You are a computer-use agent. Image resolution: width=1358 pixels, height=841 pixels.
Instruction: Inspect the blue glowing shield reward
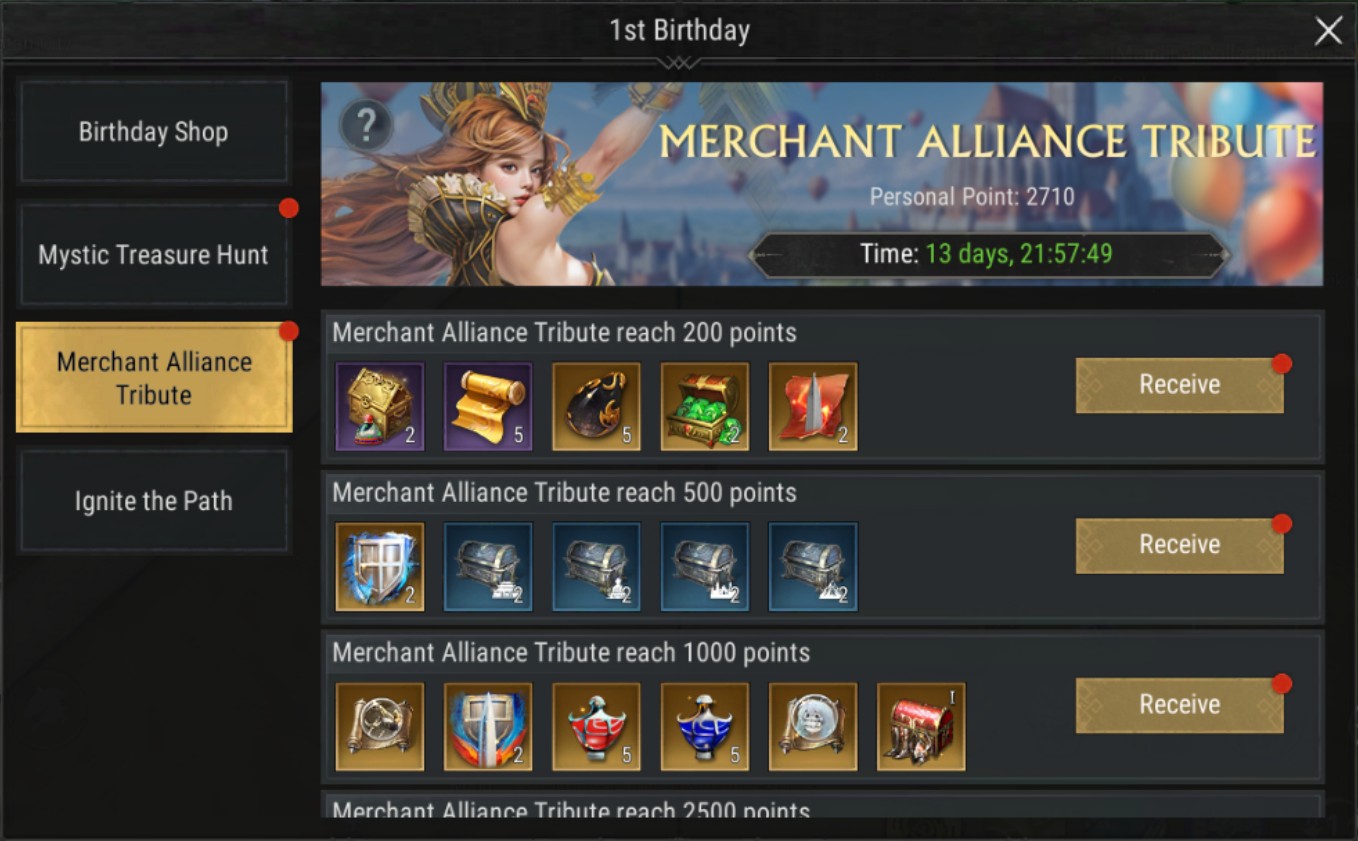click(380, 567)
